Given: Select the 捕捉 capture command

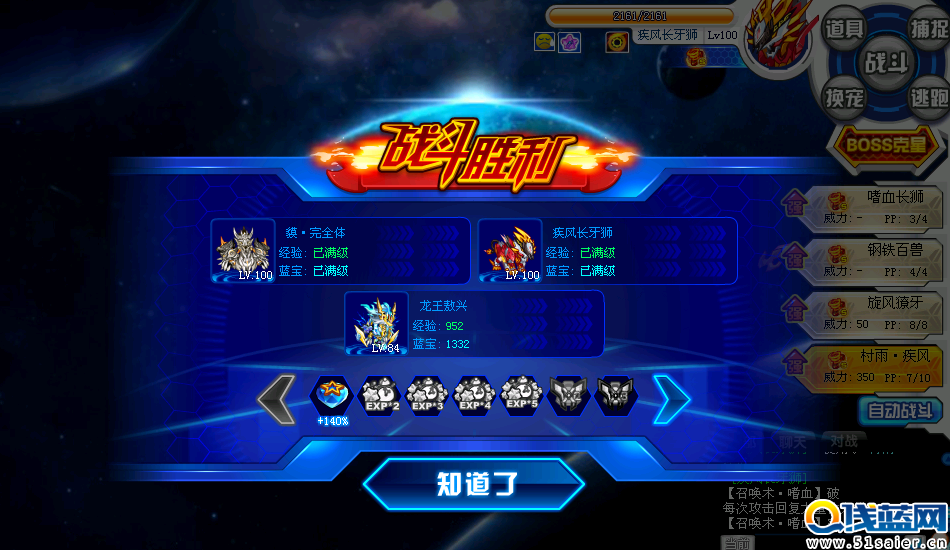Looking at the screenshot, I should click(927, 29).
